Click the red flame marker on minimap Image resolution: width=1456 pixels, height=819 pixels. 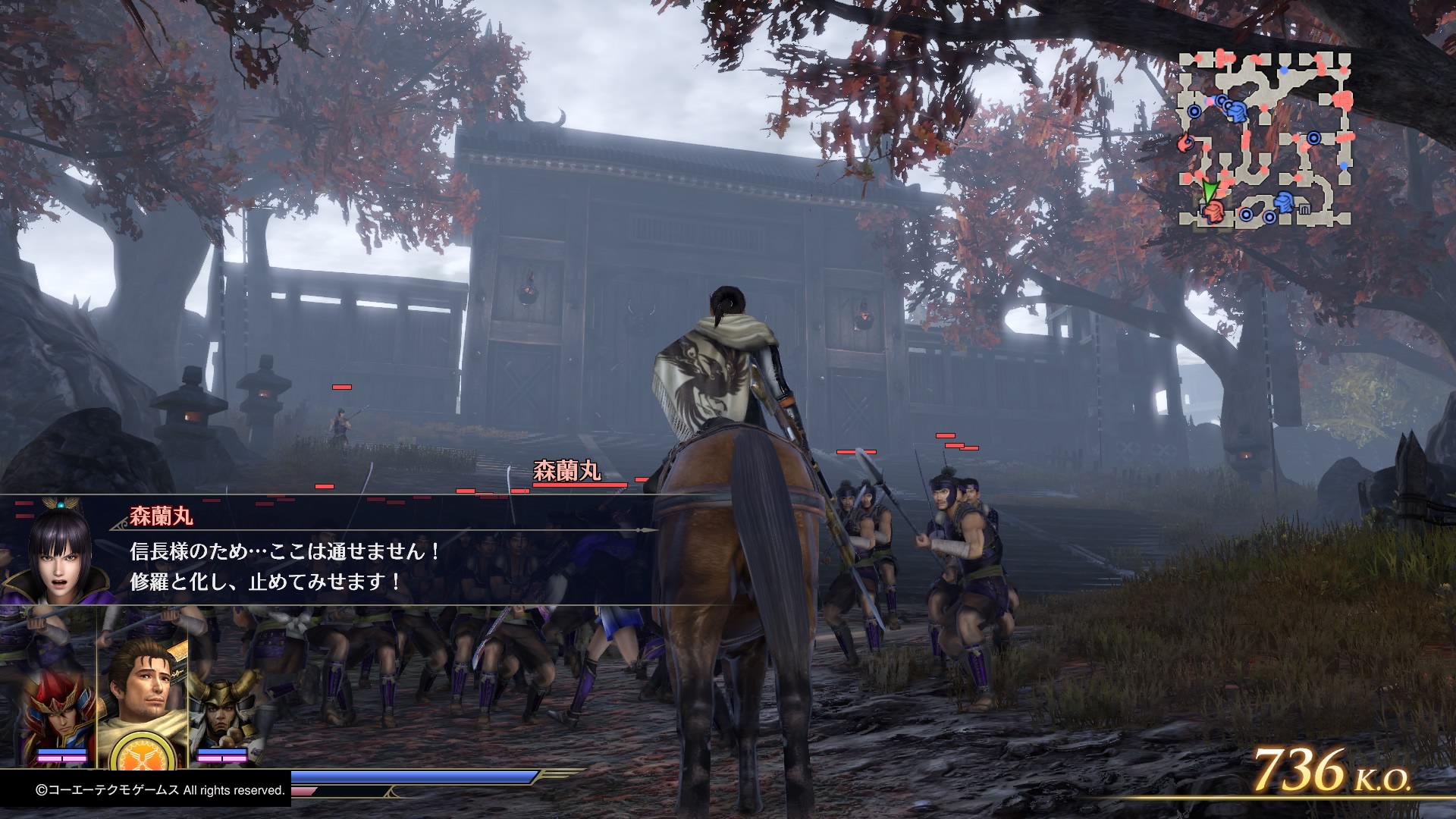[1185, 142]
